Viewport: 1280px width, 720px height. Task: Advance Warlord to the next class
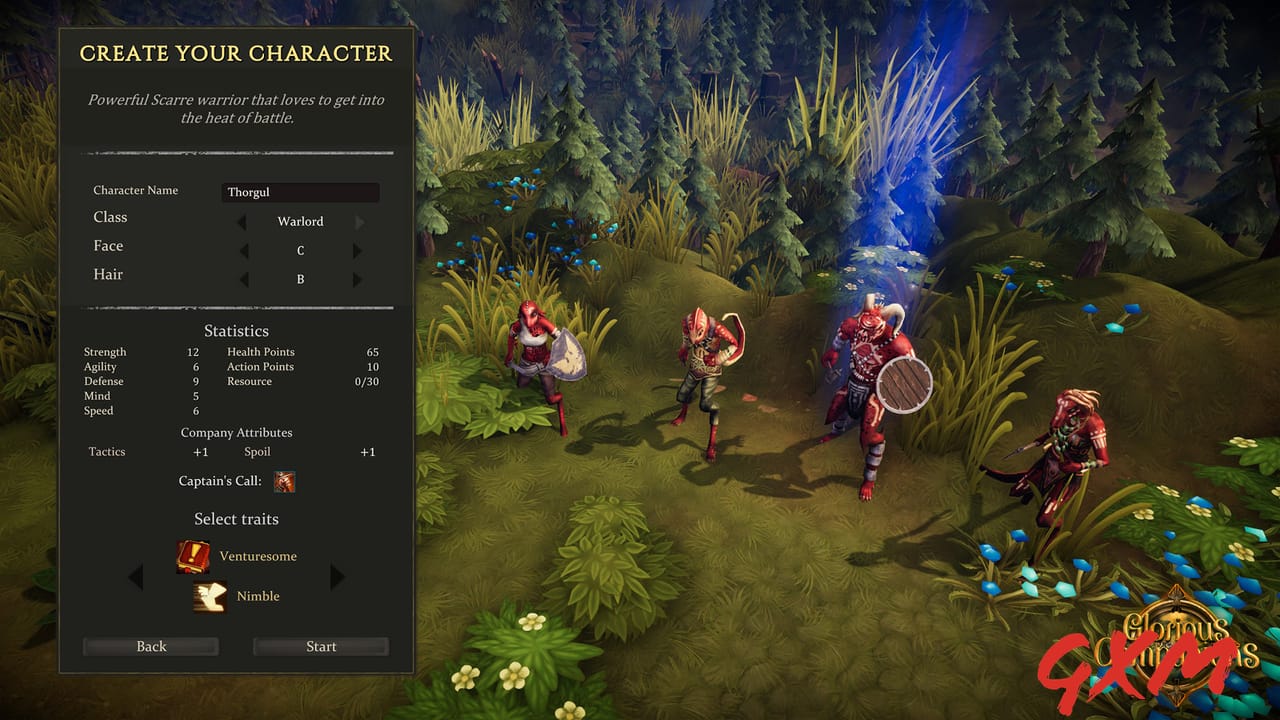tap(359, 221)
